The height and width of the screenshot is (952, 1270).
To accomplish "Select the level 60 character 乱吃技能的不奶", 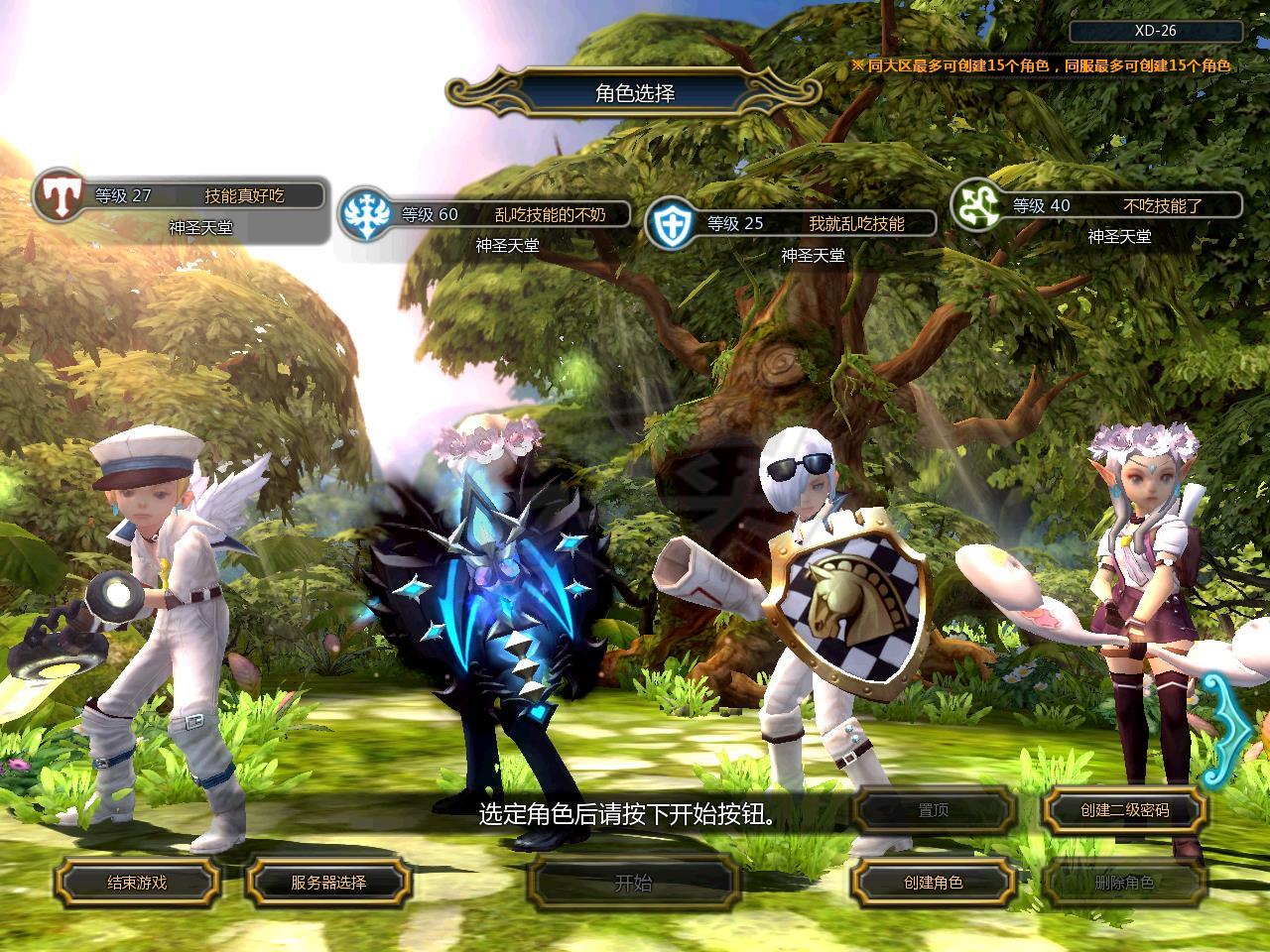I will 486,214.
